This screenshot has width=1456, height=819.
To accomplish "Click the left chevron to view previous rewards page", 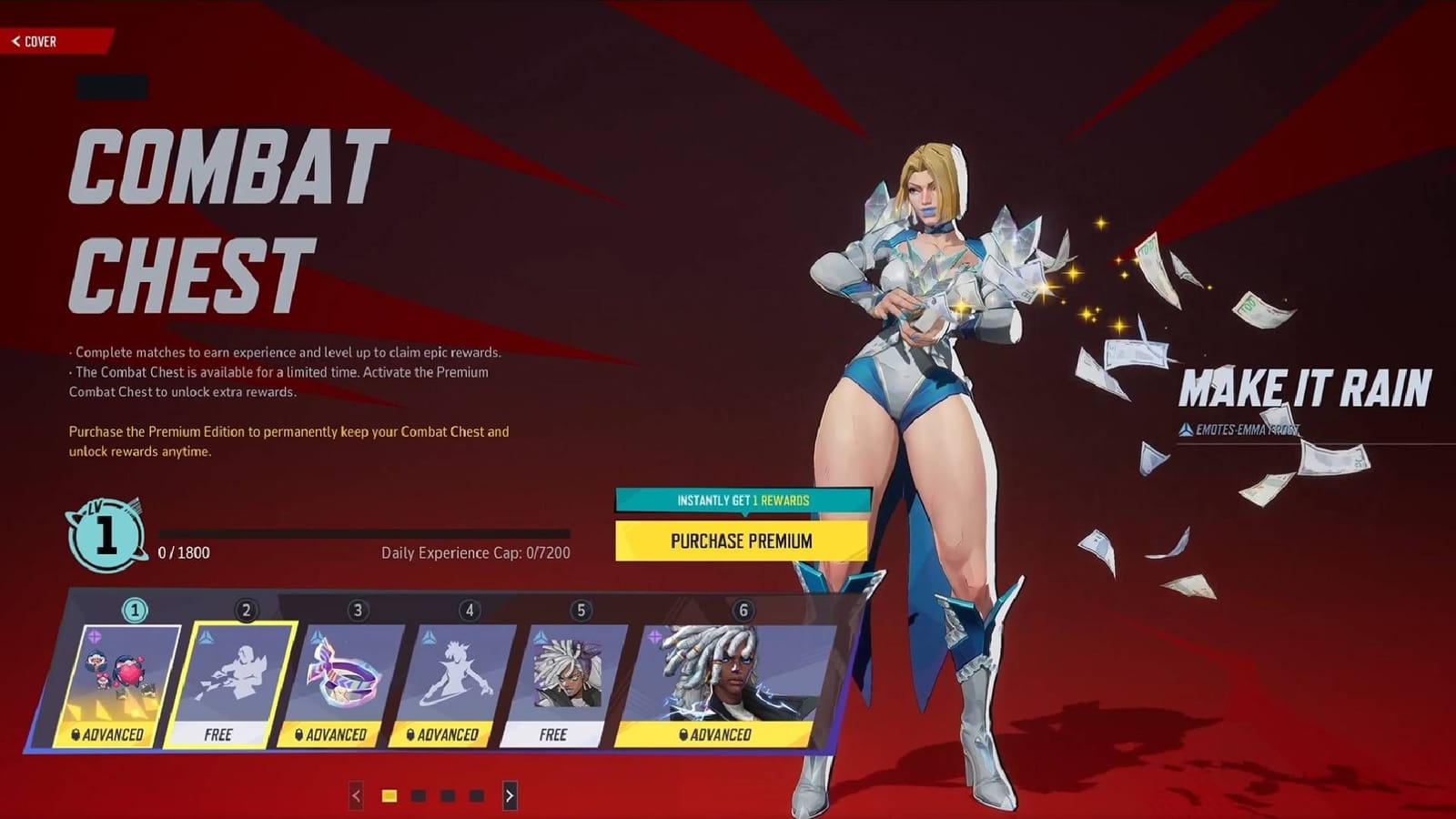I will [356, 795].
